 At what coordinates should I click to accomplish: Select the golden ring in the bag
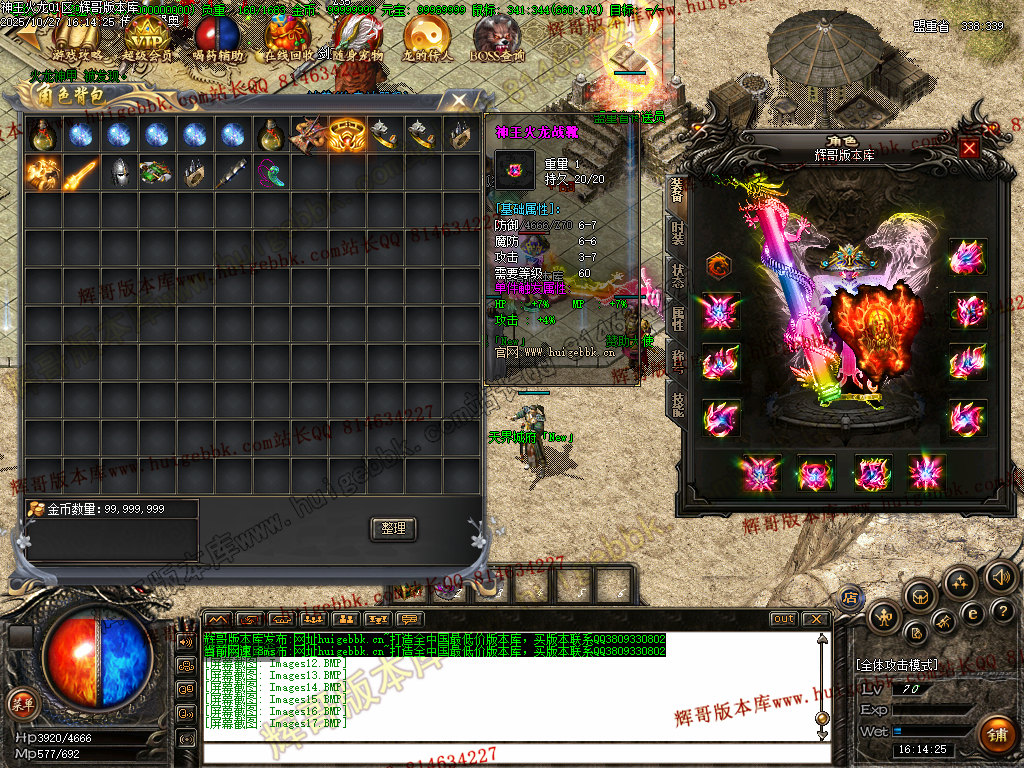click(347, 135)
